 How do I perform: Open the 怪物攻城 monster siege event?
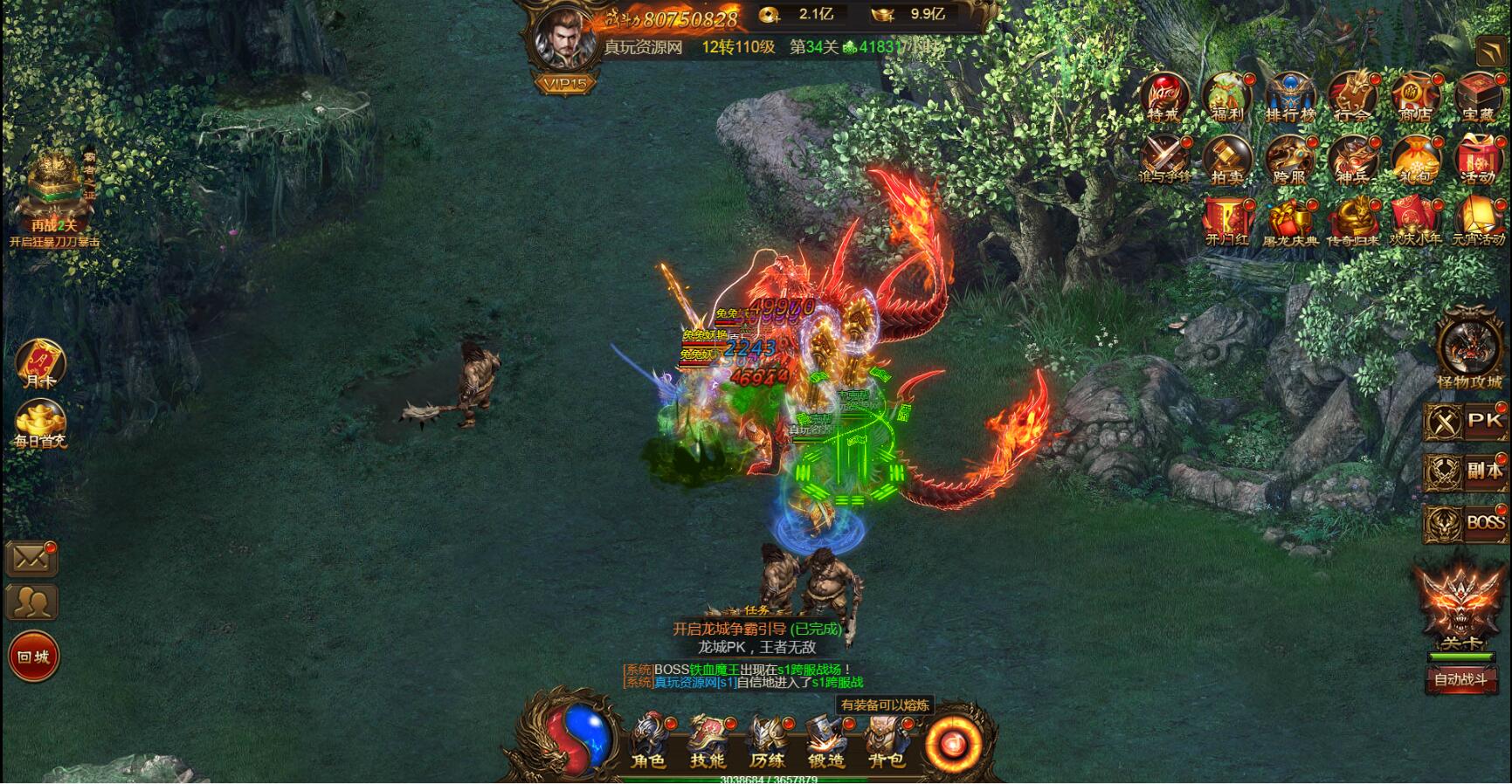coord(1468,353)
